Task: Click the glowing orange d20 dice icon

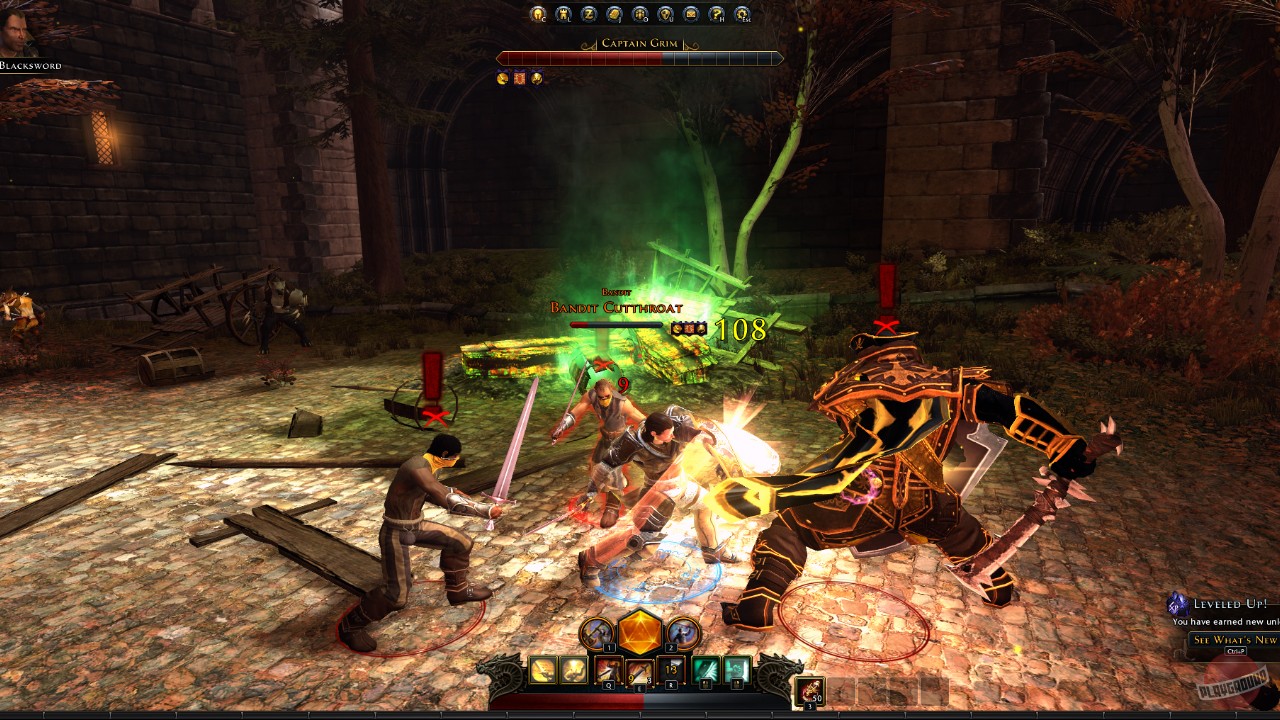Action: pos(640,632)
